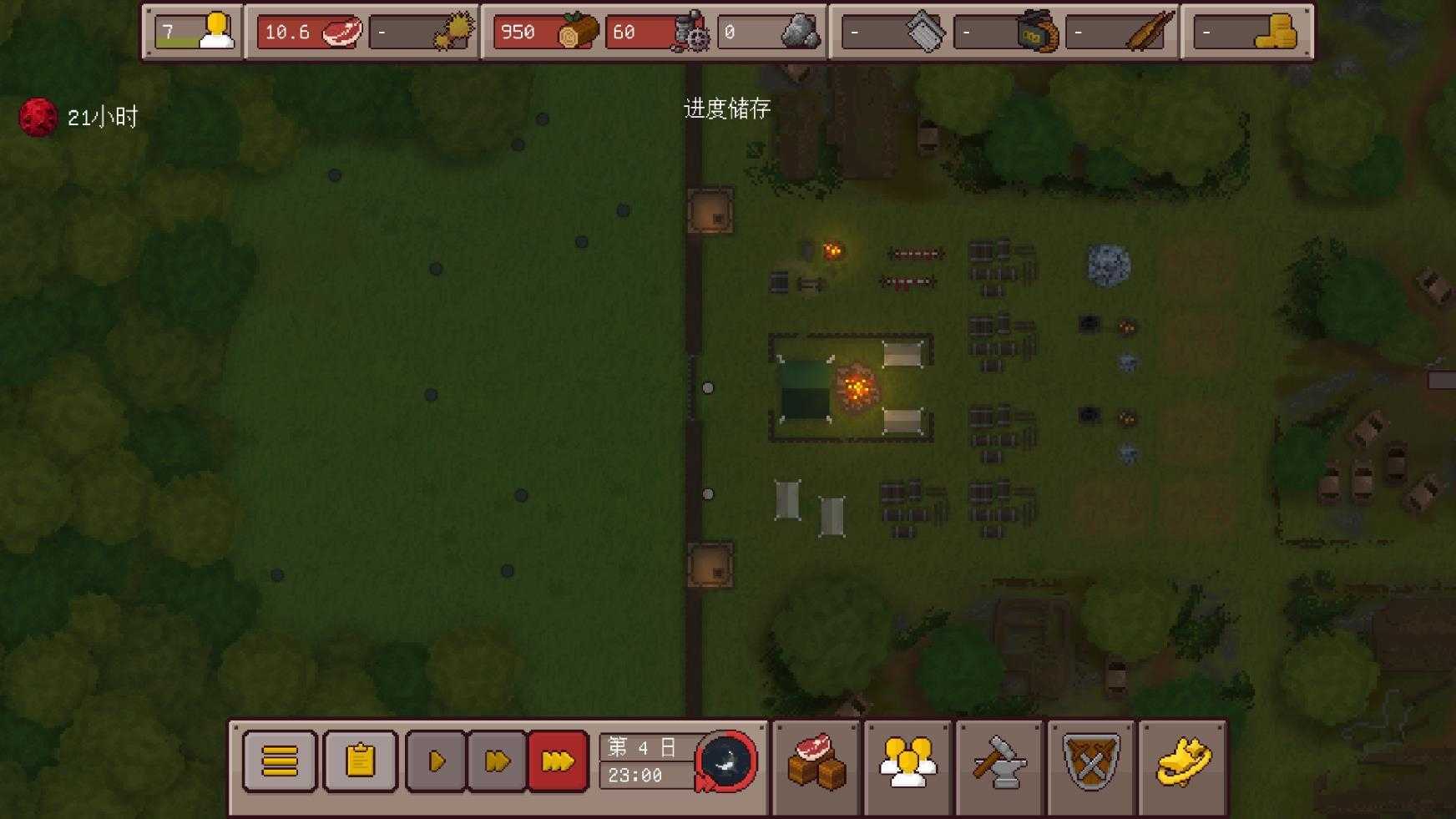Set game speed to double fast-forward
1456x819 pixels.
pos(497,761)
